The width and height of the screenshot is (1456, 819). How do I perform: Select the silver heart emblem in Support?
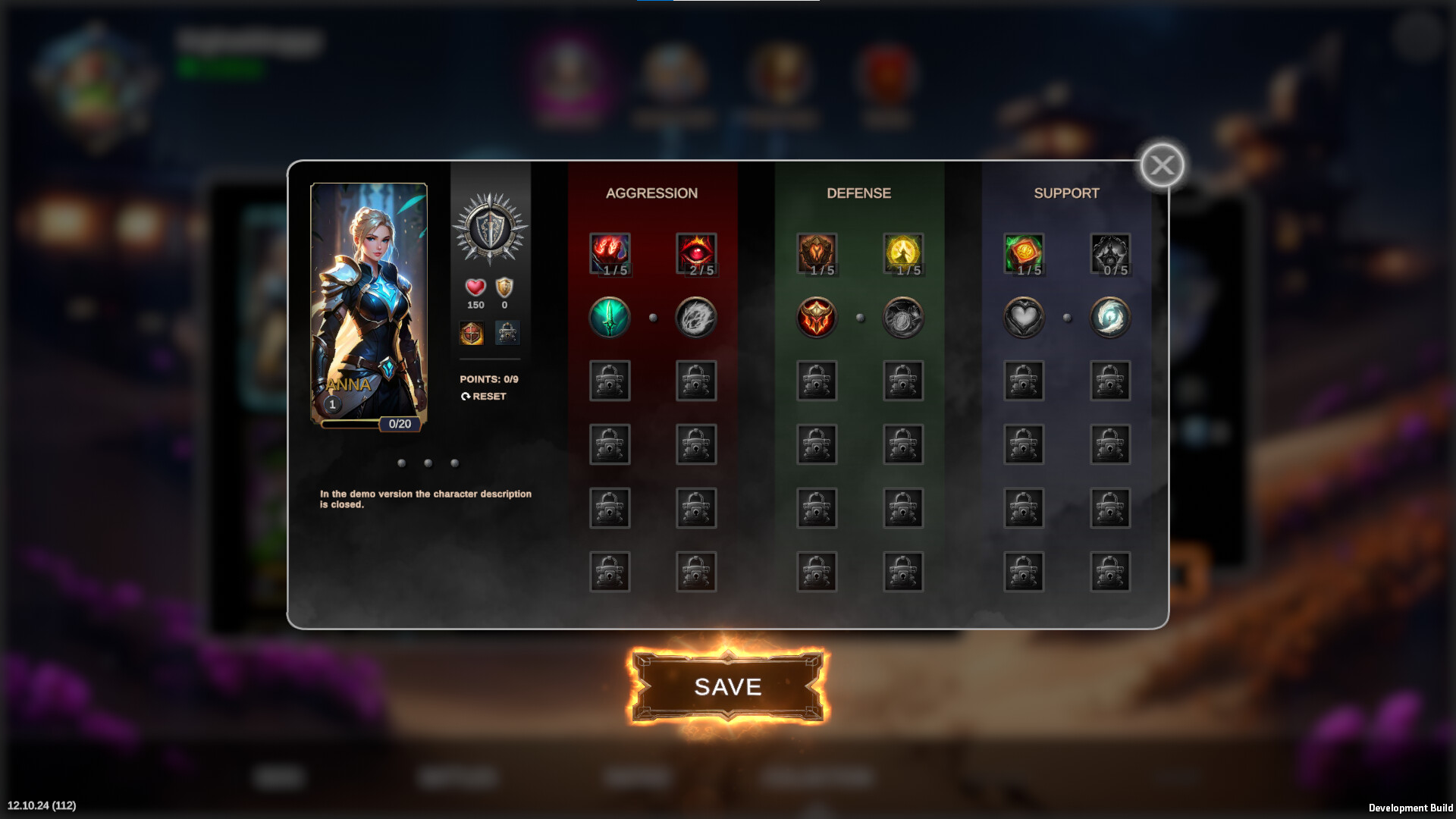tap(1024, 318)
